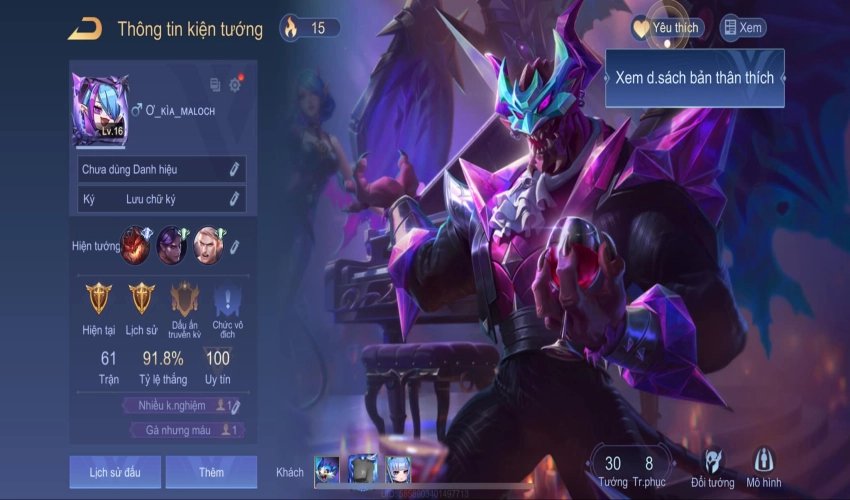Select the Hiện tại rank badge
Image resolution: width=850 pixels, height=500 pixels.
pos(99,299)
